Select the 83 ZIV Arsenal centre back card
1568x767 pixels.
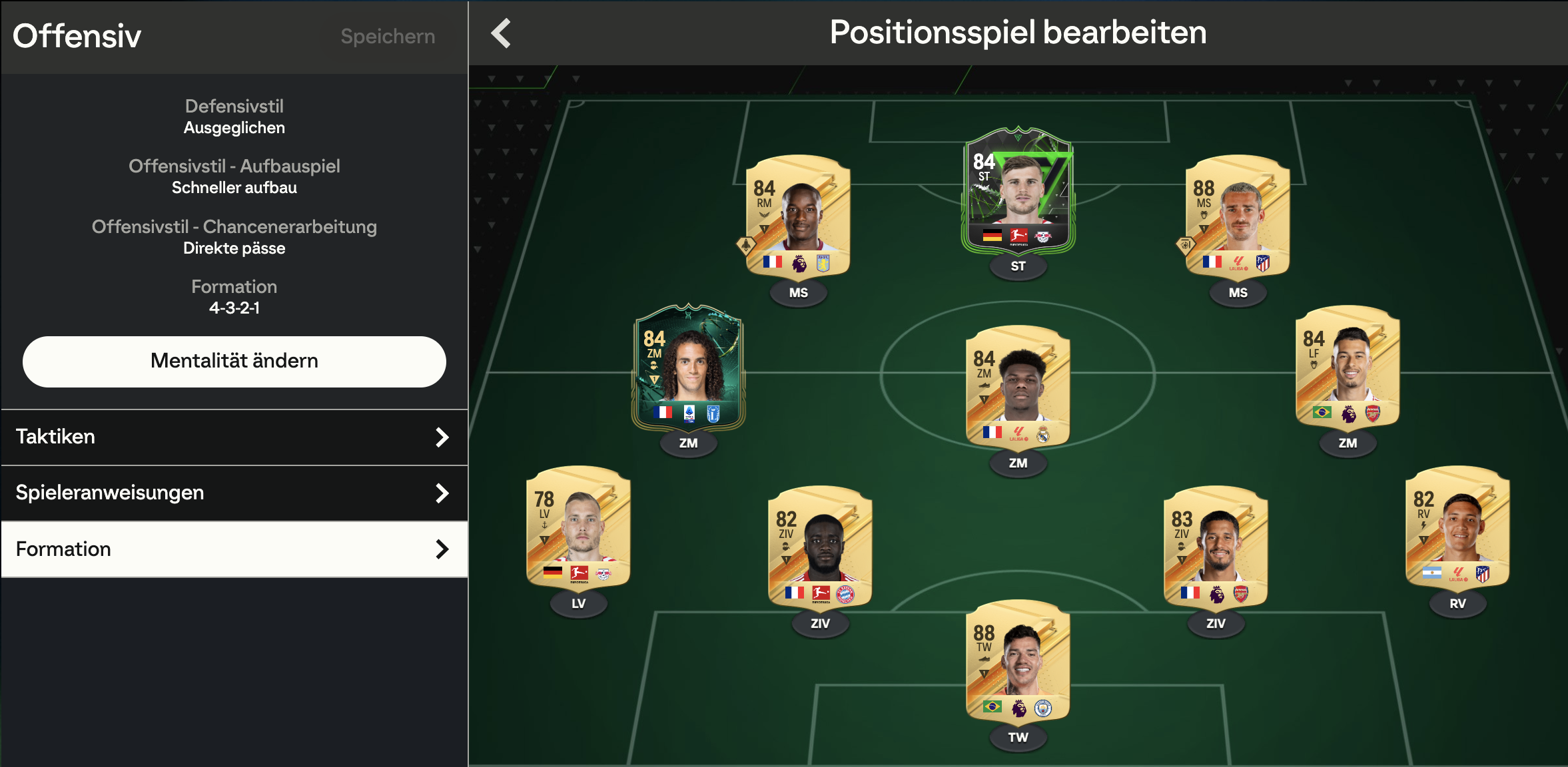coord(1216,547)
